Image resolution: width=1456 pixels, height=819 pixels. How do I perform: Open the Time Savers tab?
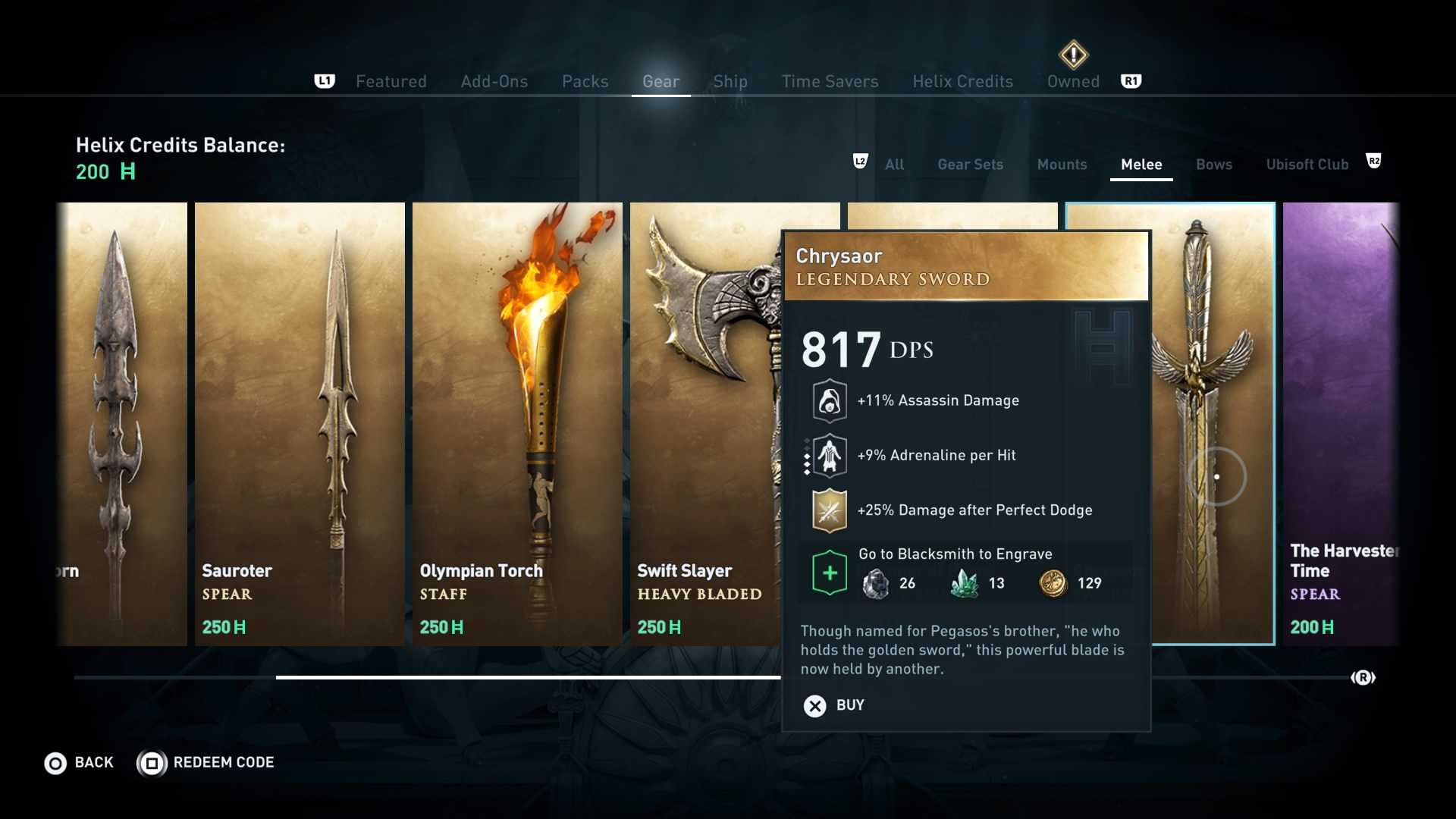tap(830, 81)
